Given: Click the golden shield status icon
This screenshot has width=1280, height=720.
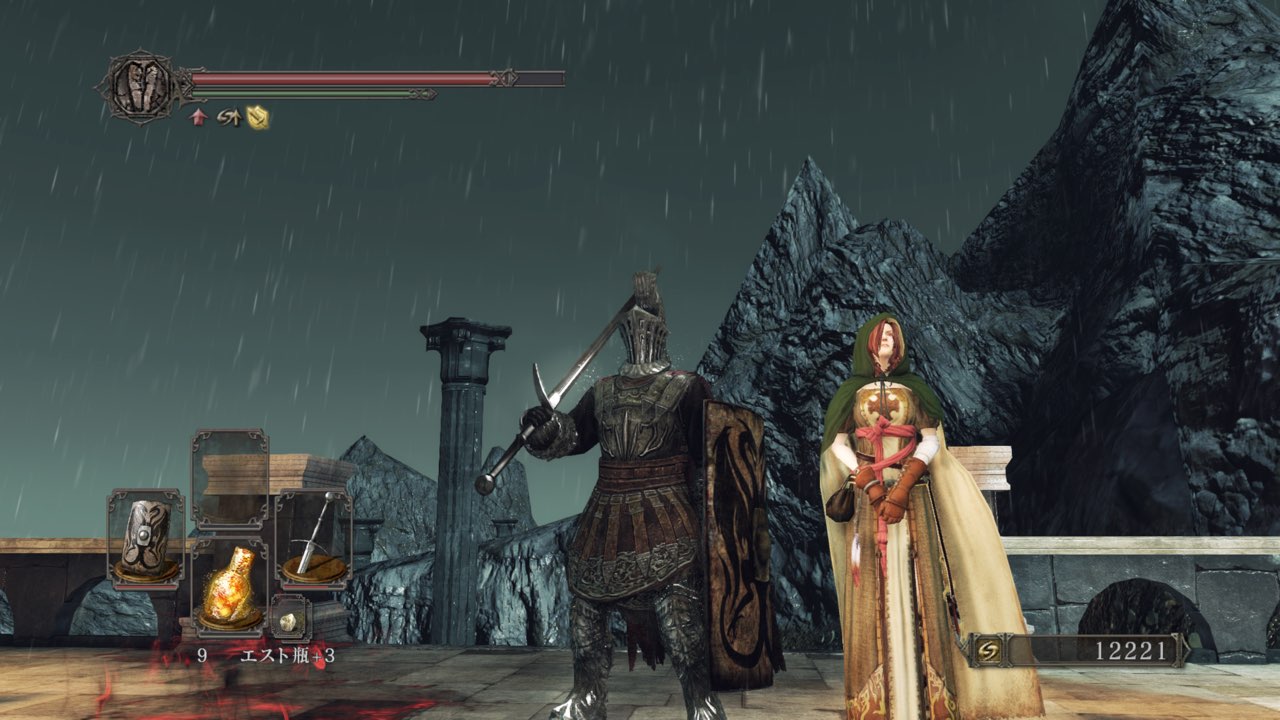Looking at the screenshot, I should [x=259, y=117].
